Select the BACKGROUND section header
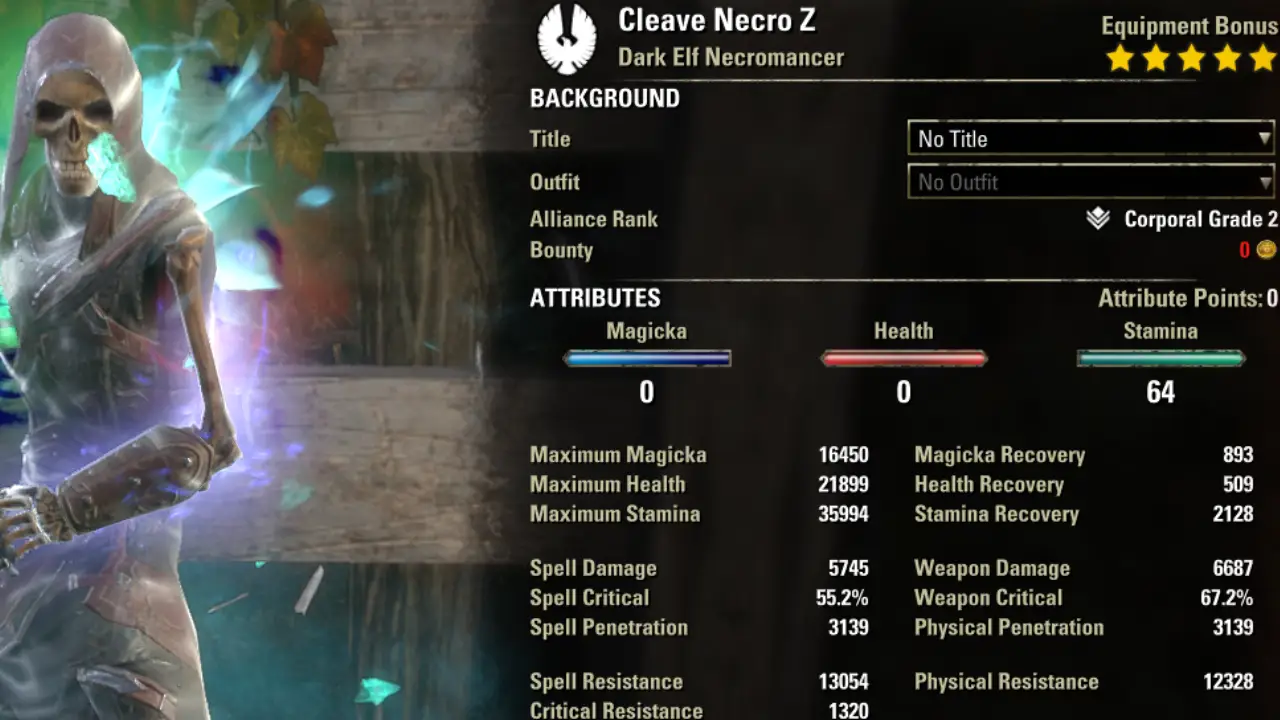Screen dimensions: 1280x720 click(x=604, y=98)
